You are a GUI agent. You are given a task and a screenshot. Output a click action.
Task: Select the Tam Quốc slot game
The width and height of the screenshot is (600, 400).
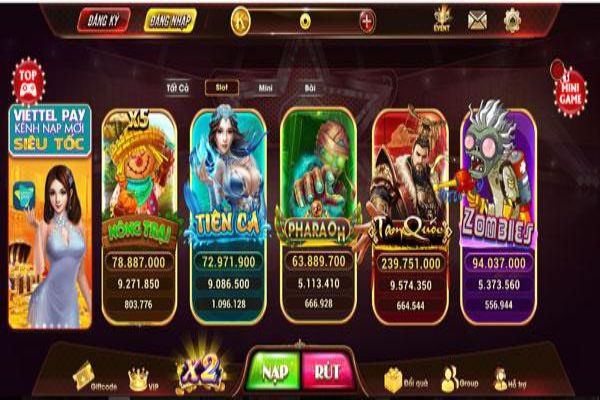point(410,180)
